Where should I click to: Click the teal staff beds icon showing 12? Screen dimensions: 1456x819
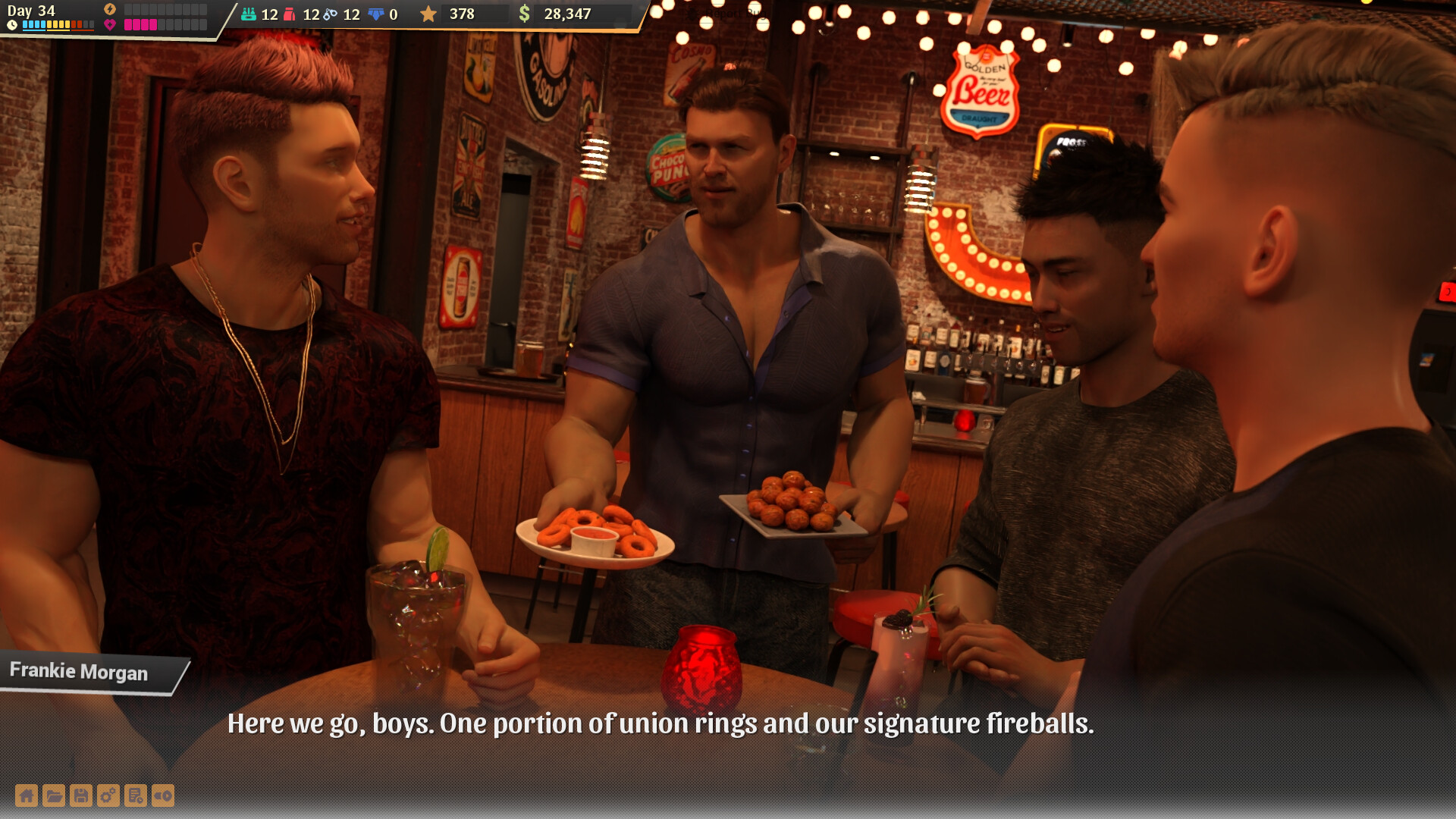tap(249, 15)
